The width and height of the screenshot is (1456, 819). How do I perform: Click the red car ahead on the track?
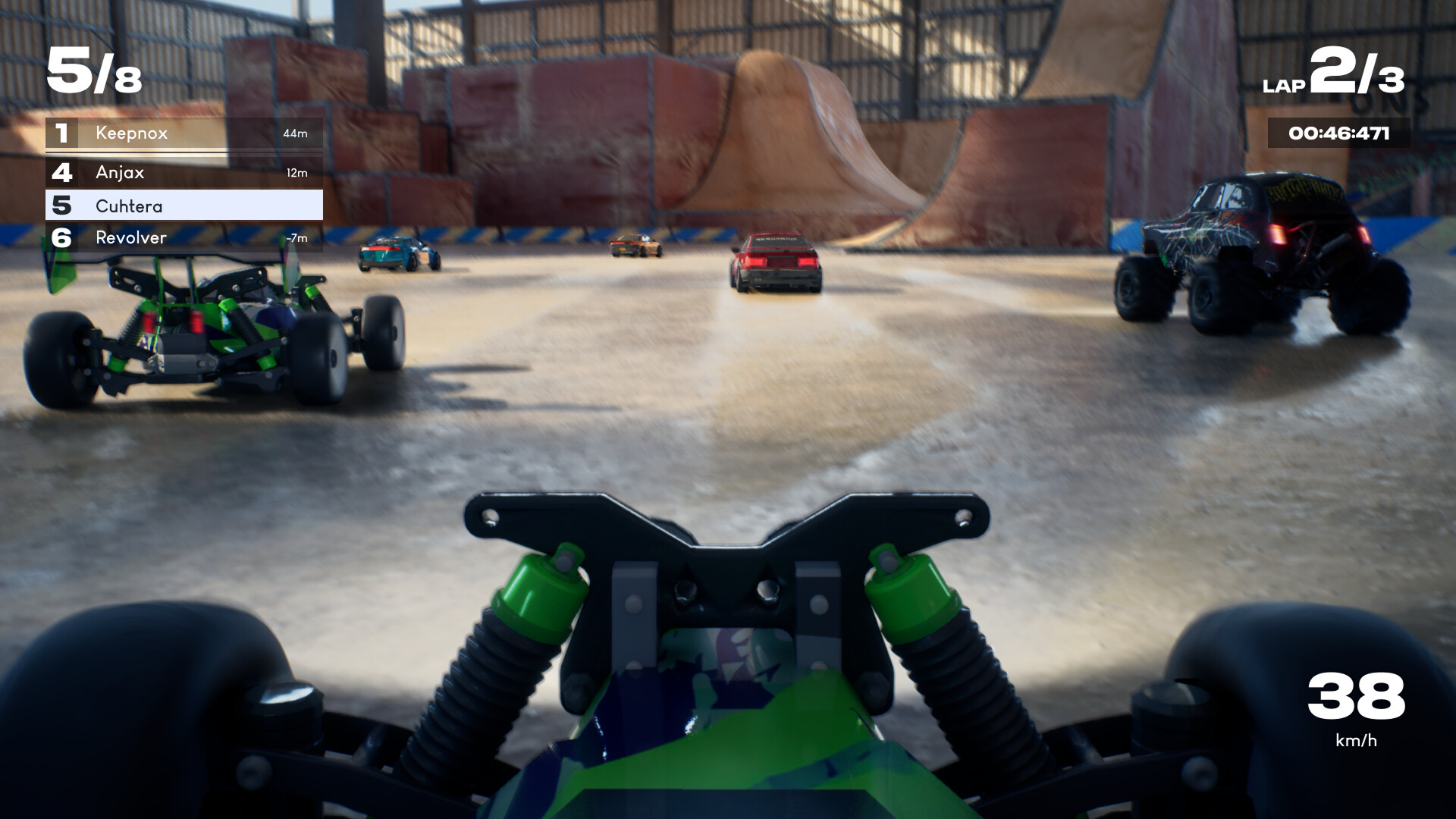click(x=773, y=262)
